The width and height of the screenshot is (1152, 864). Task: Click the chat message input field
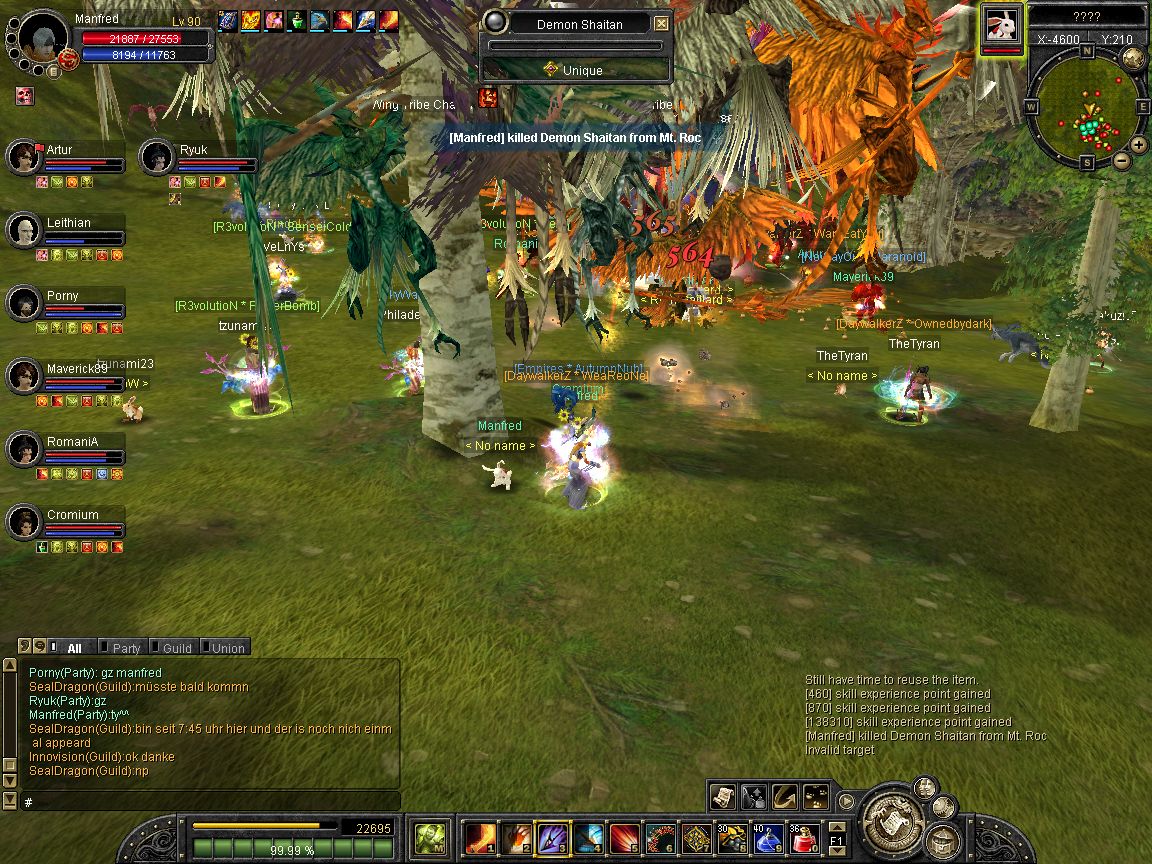(210, 802)
